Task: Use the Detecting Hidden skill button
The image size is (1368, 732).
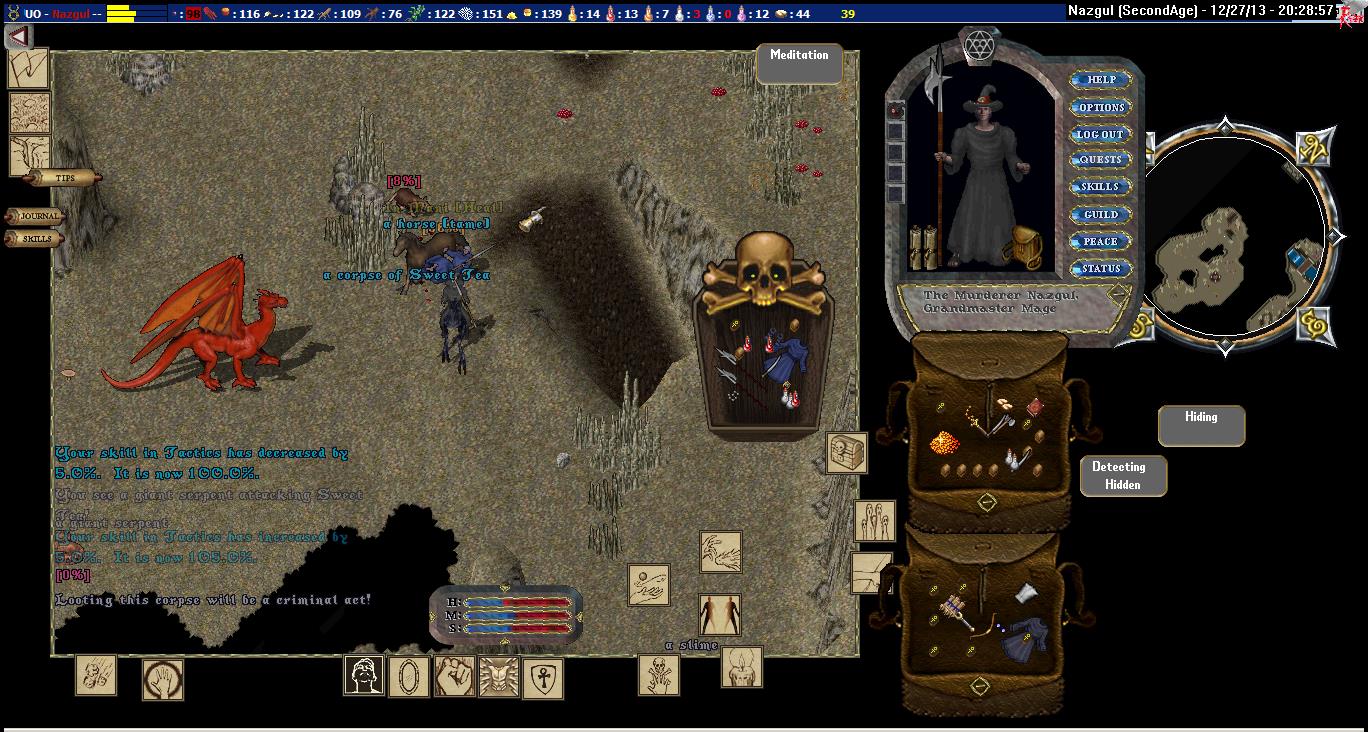Action: click(1123, 475)
